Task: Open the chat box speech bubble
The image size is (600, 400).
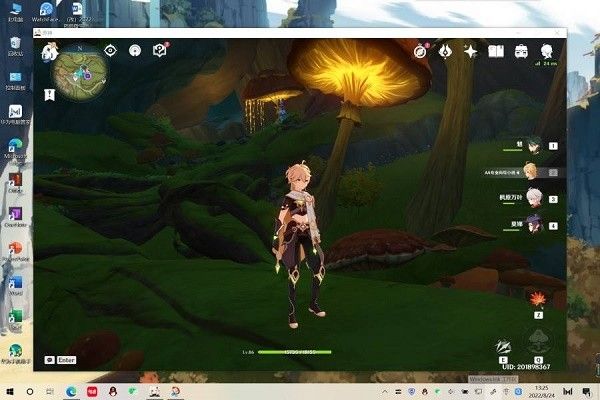Action: tap(51, 359)
